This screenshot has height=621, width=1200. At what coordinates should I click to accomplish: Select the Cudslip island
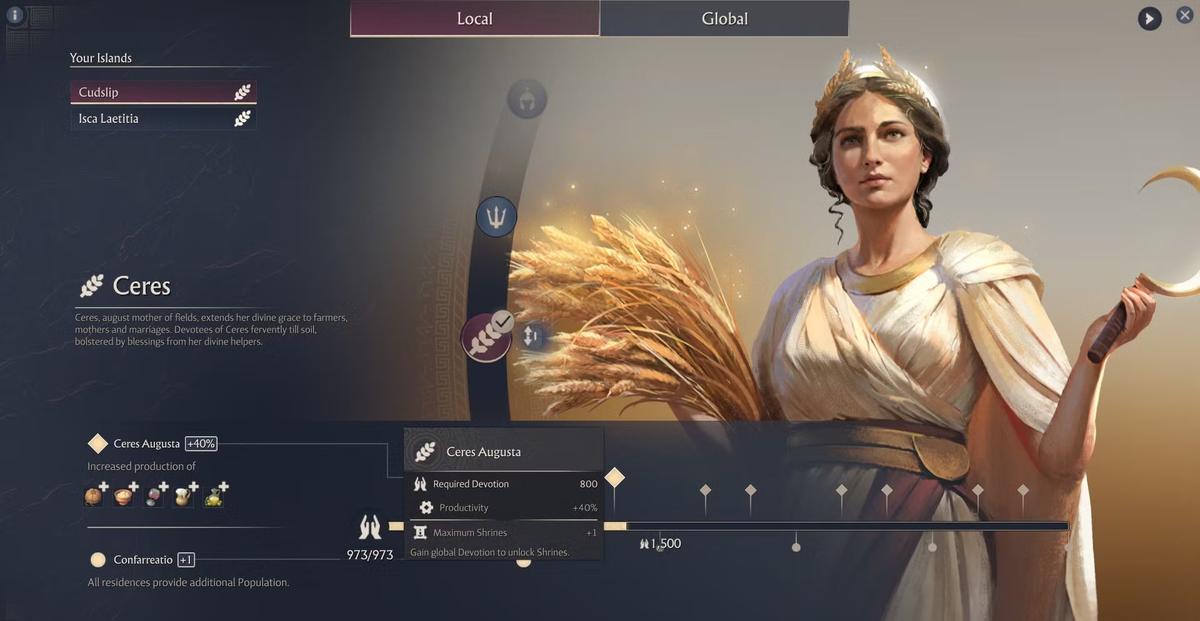[x=163, y=92]
